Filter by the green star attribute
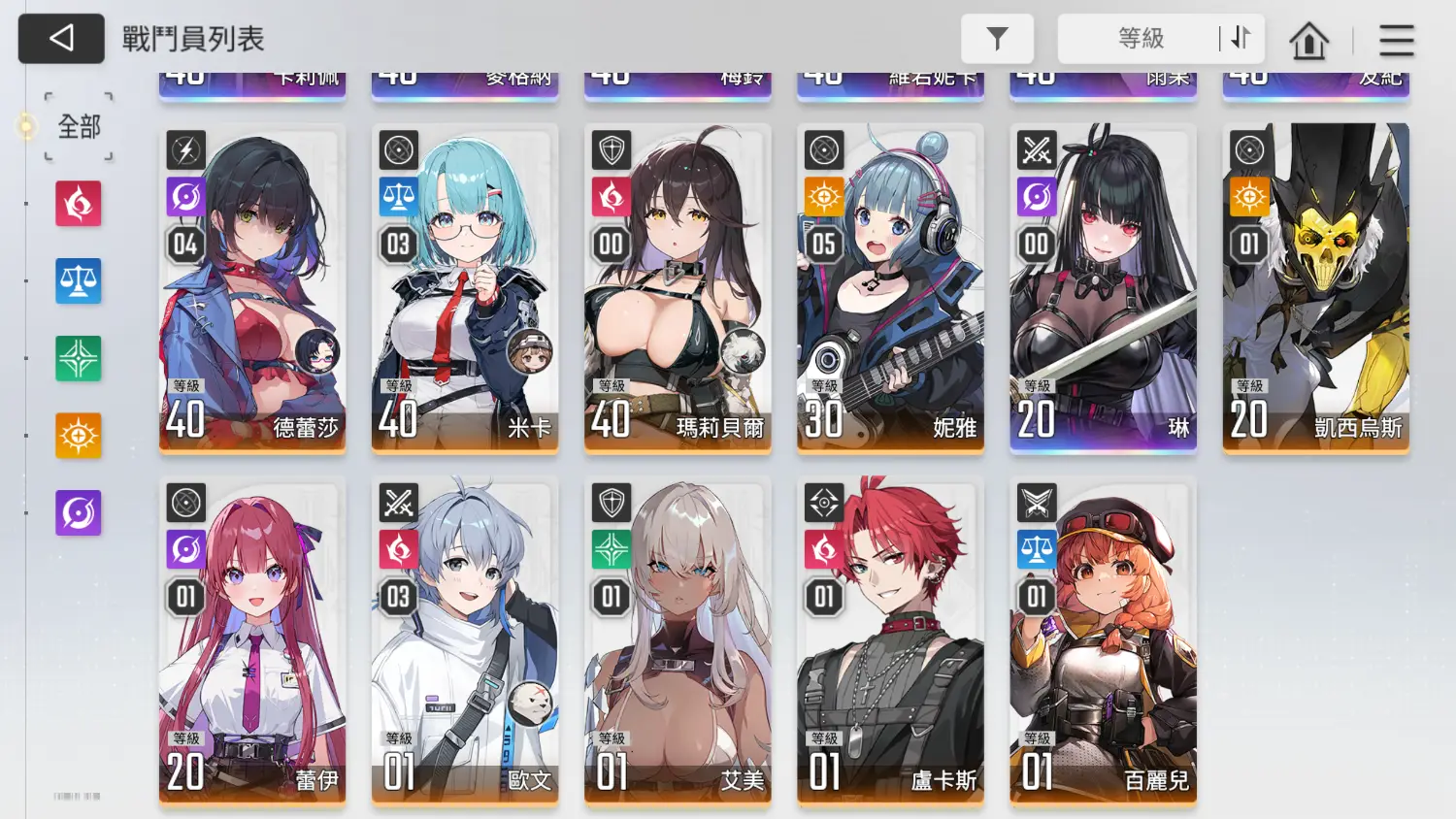 pos(79,358)
